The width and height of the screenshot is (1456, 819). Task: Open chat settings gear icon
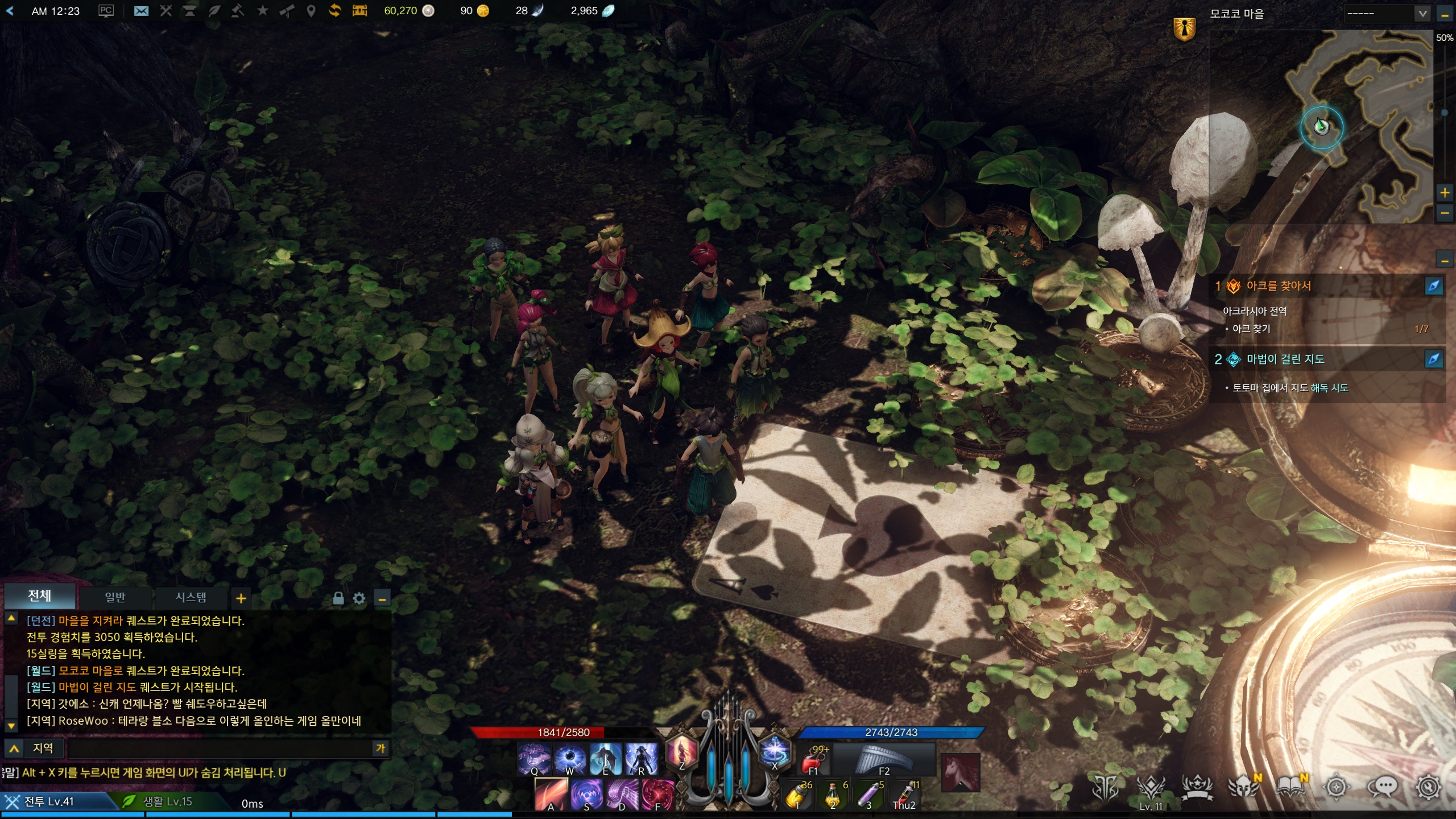tap(359, 598)
